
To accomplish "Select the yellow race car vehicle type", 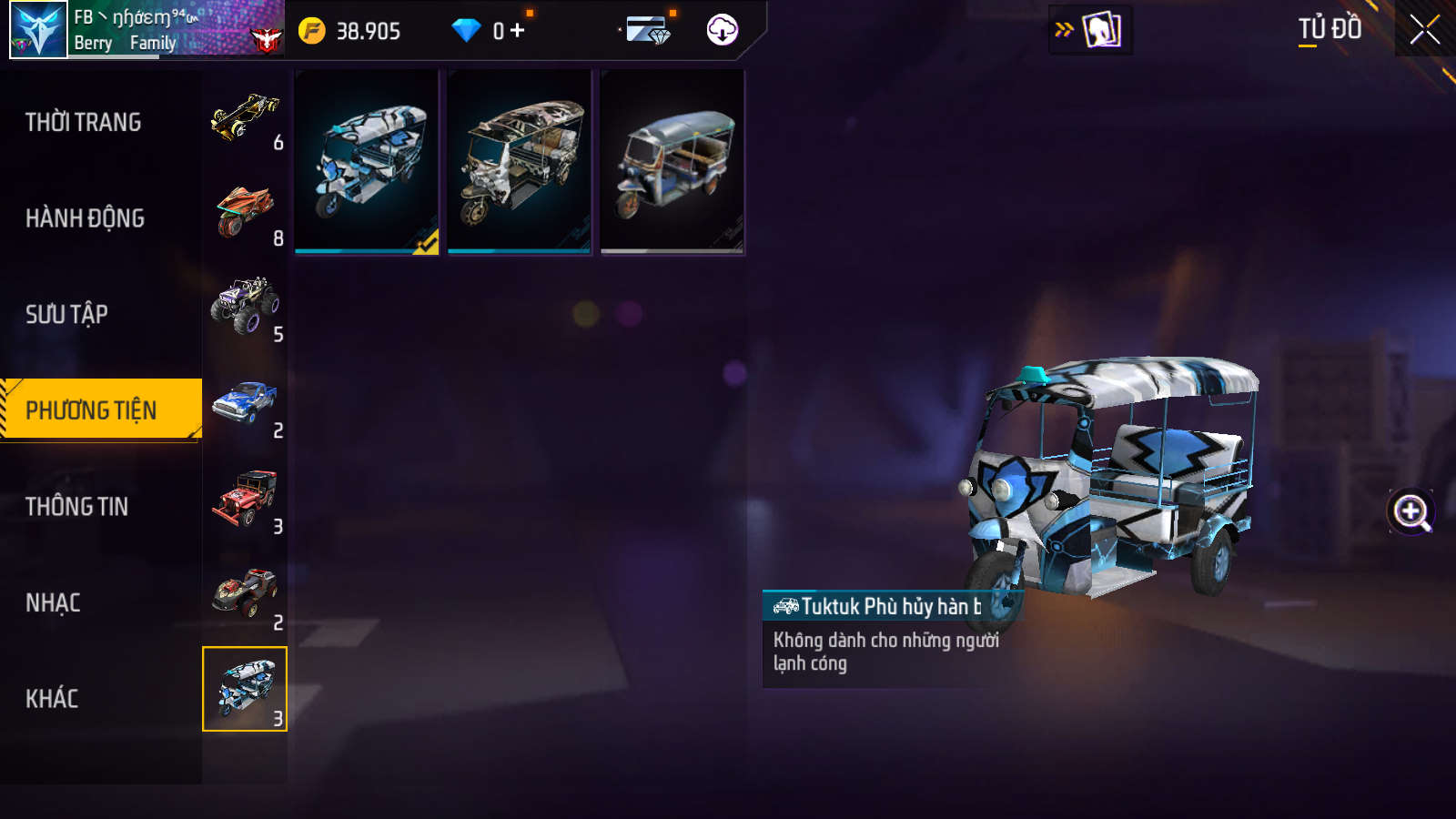I will (x=245, y=118).
